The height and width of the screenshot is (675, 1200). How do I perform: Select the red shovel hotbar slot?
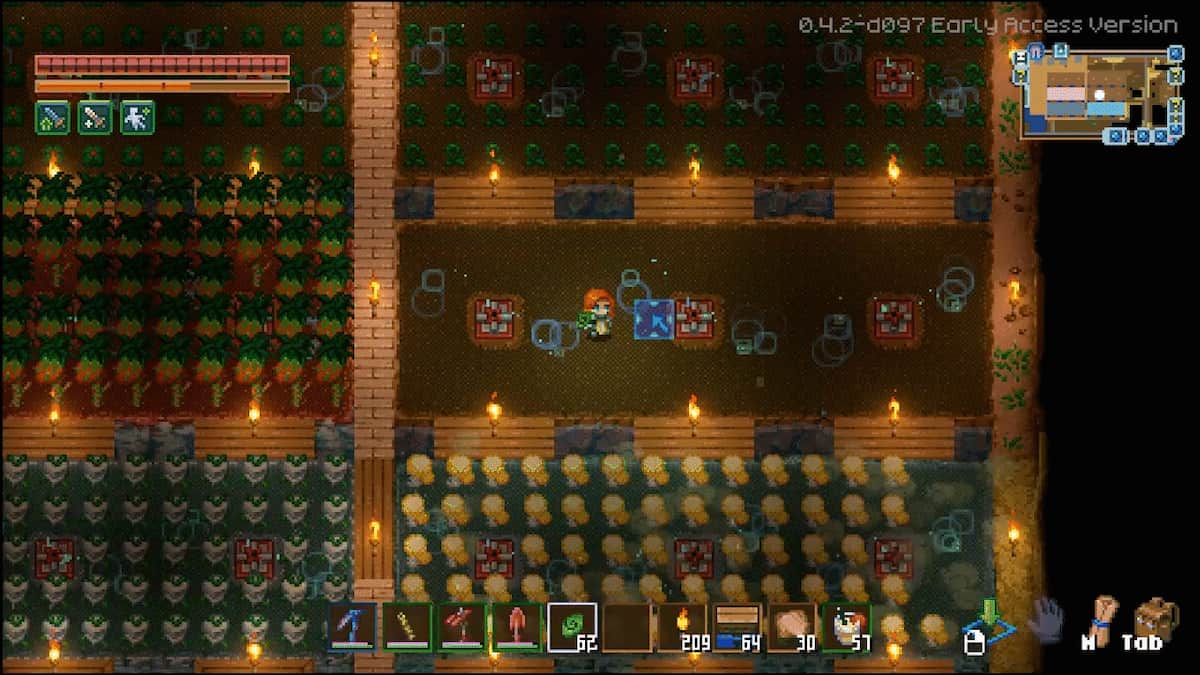click(516, 627)
